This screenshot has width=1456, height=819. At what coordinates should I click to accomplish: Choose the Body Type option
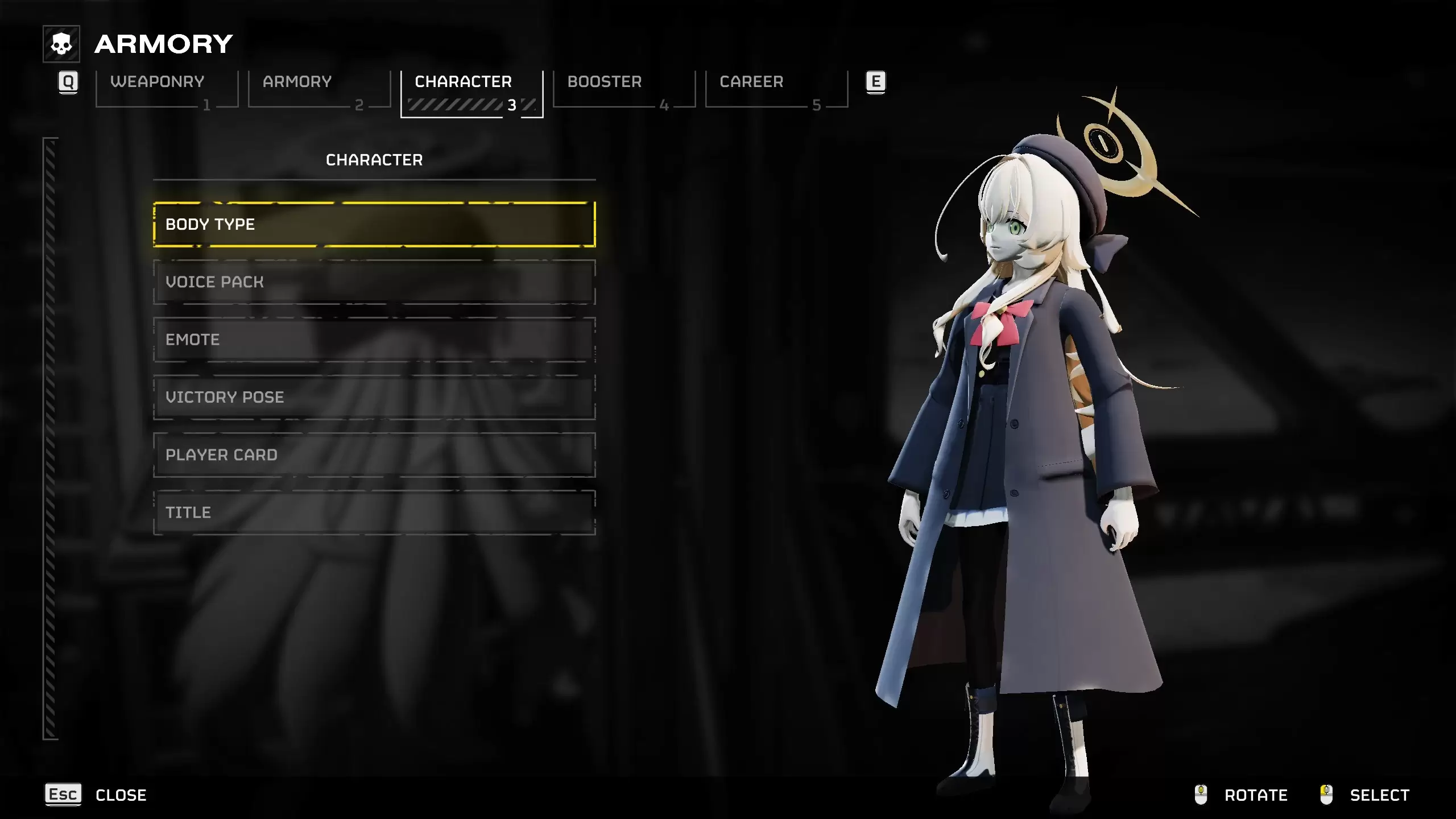[x=374, y=225]
